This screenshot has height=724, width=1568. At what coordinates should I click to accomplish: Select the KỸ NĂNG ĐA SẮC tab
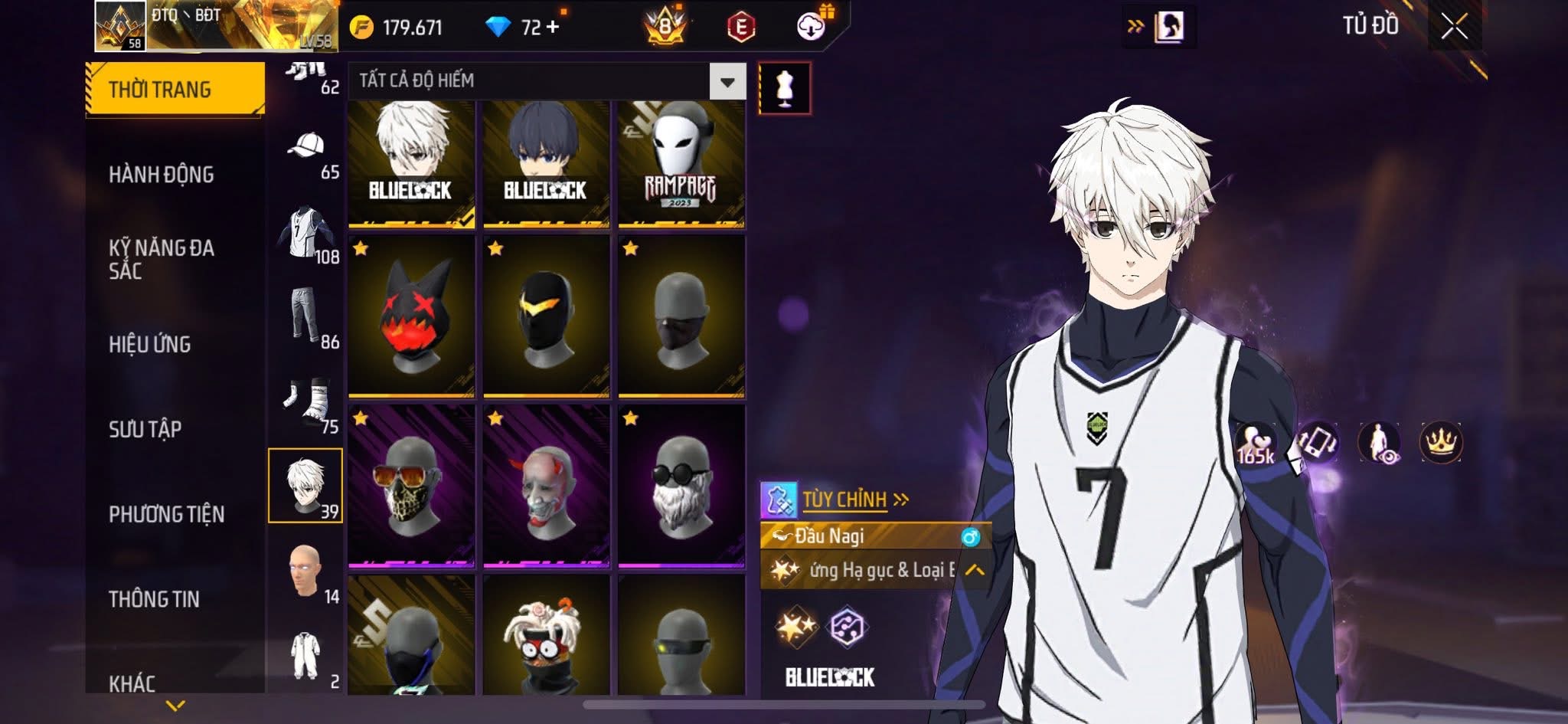(162, 259)
